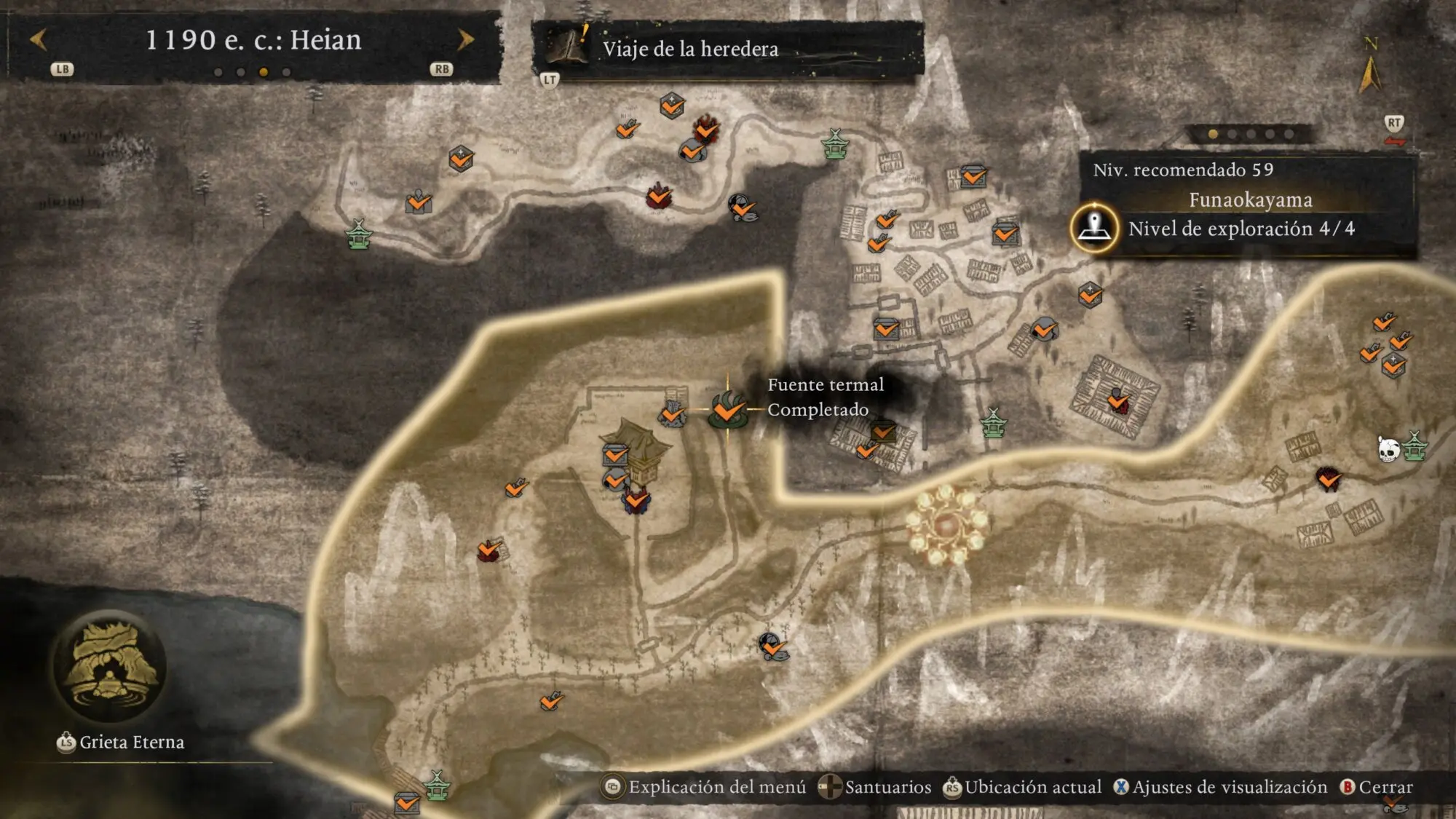Open Ajustes de visualización
Screen dimensions: 1456x819
click(1221, 787)
